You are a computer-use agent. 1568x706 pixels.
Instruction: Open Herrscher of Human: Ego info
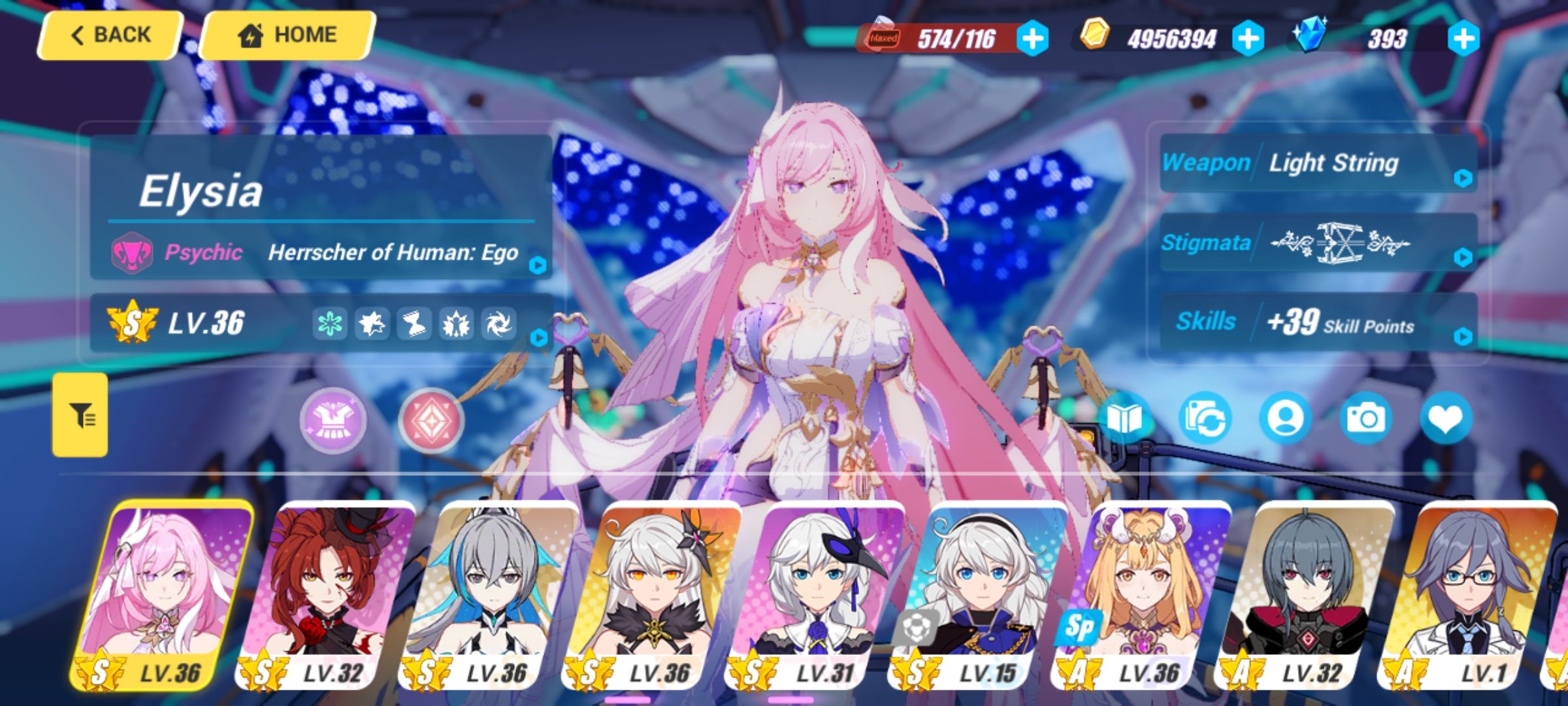tap(537, 266)
